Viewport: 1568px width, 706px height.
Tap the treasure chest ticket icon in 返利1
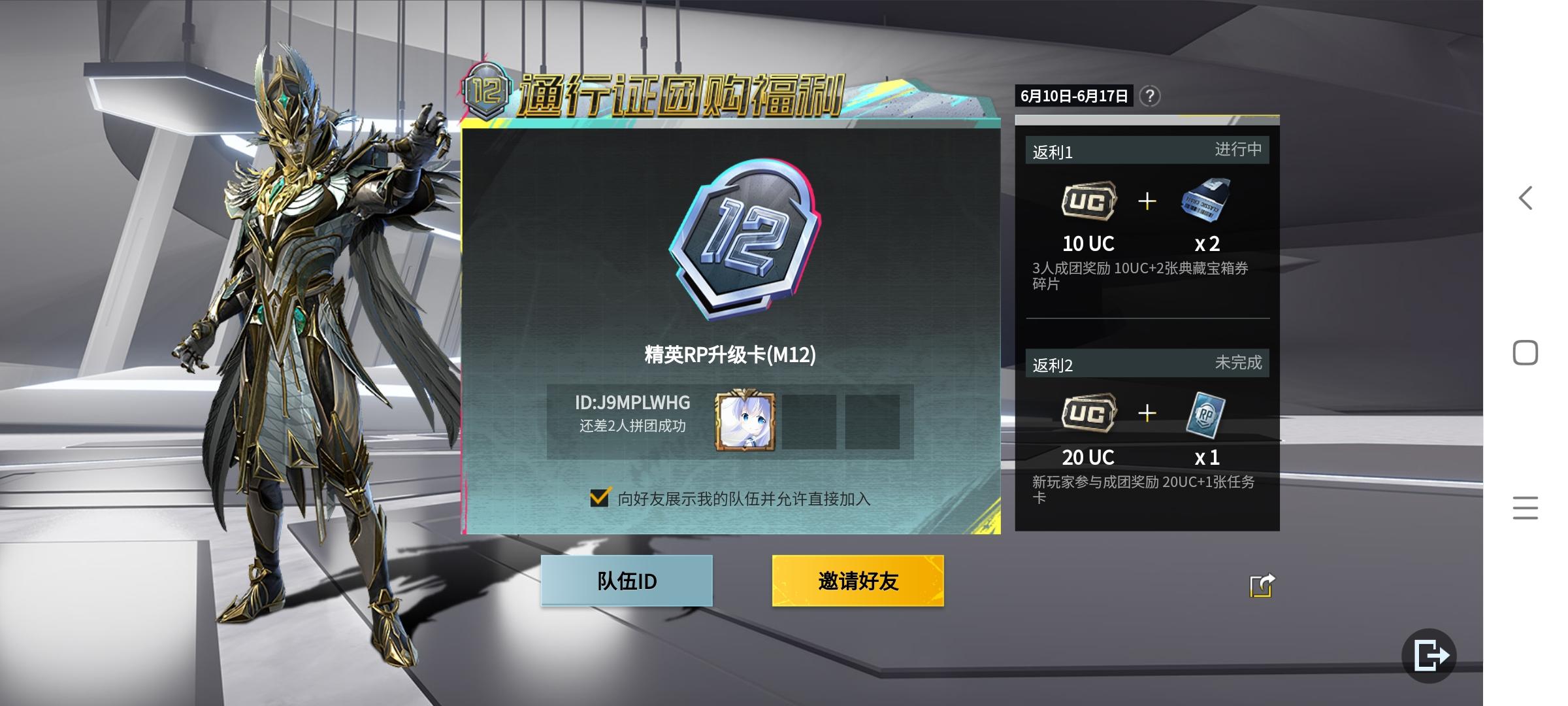tap(1205, 201)
